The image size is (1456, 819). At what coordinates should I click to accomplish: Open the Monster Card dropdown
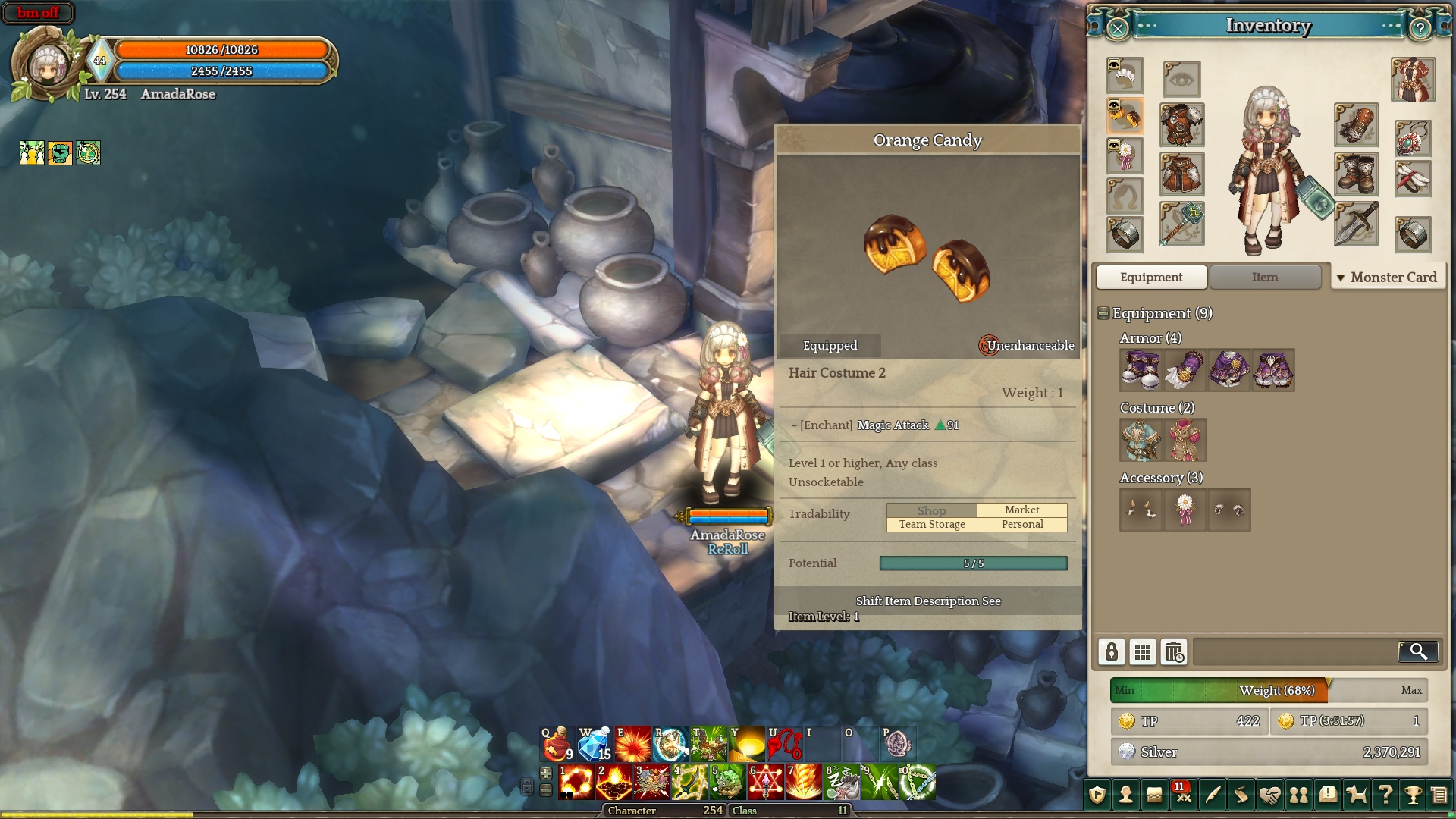point(1387,278)
